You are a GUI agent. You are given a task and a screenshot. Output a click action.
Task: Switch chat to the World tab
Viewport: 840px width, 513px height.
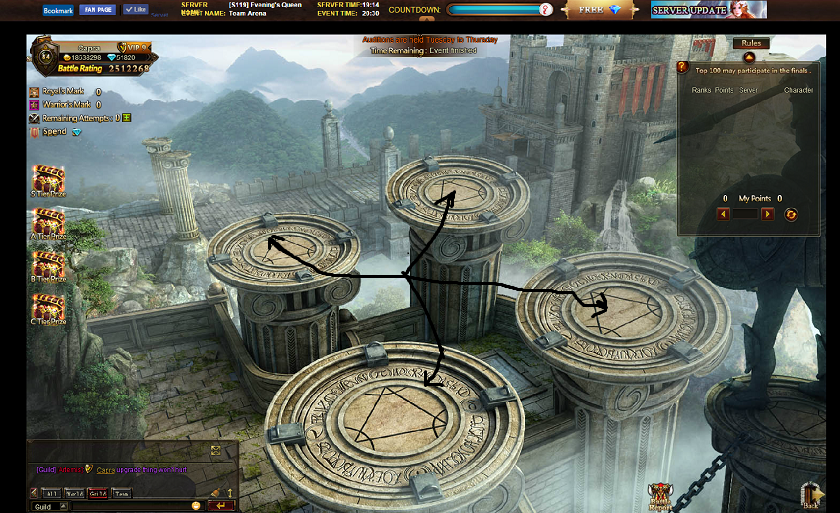coord(74,493)
